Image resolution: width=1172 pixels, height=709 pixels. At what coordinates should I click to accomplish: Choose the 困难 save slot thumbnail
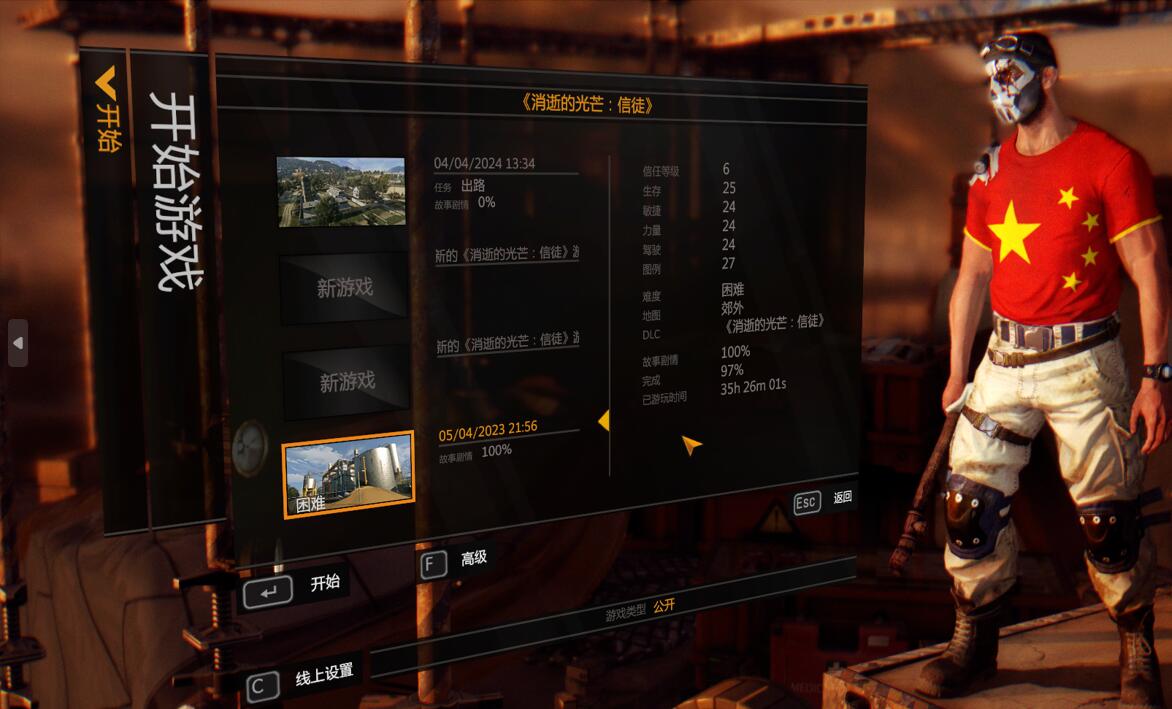tap(348, 474)
